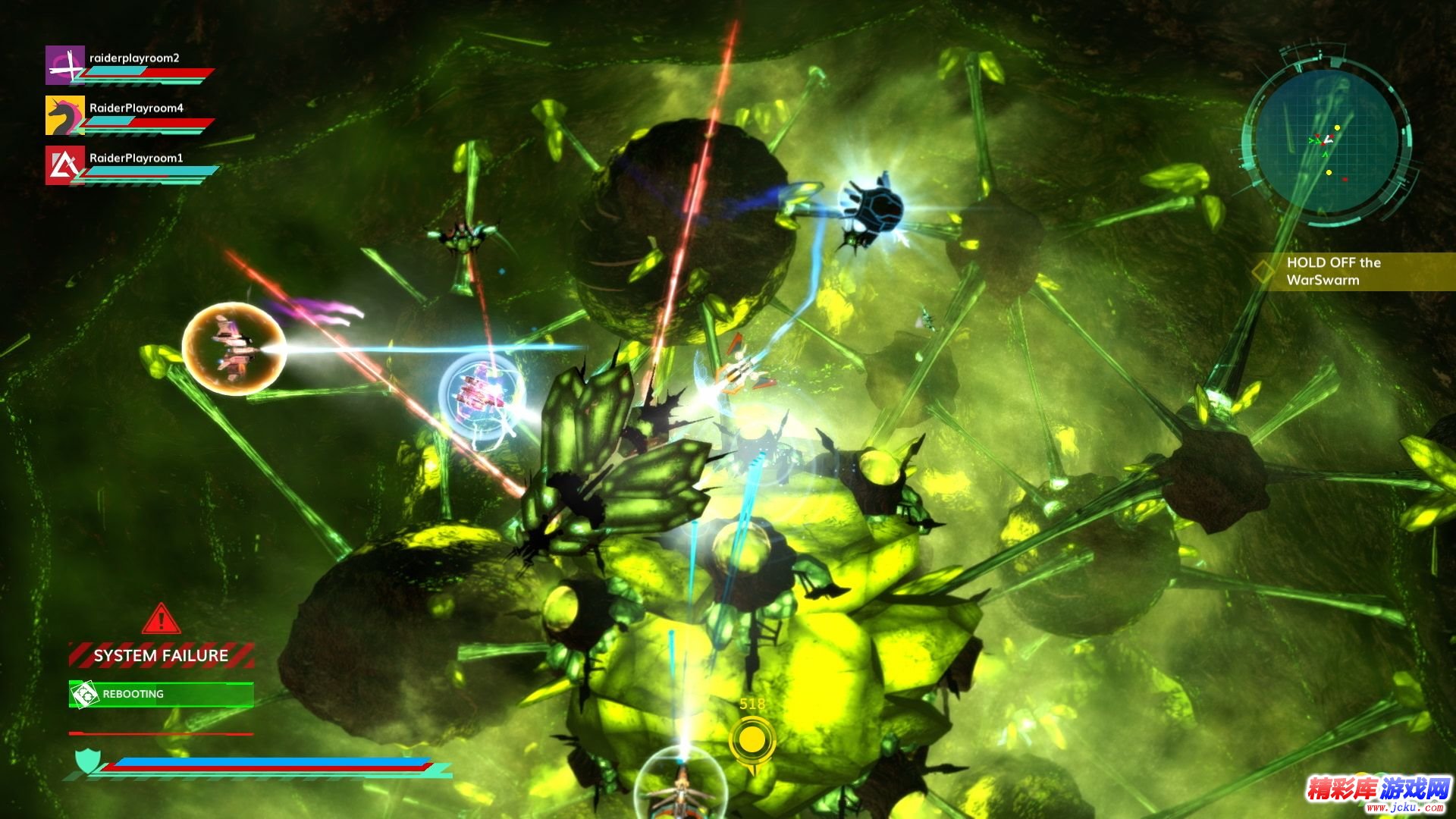Viewport: 1456px width, 819px height.
Task: Choose RaiderPlayroom1's red triangle avatar
Action: [x=64, y=165]
